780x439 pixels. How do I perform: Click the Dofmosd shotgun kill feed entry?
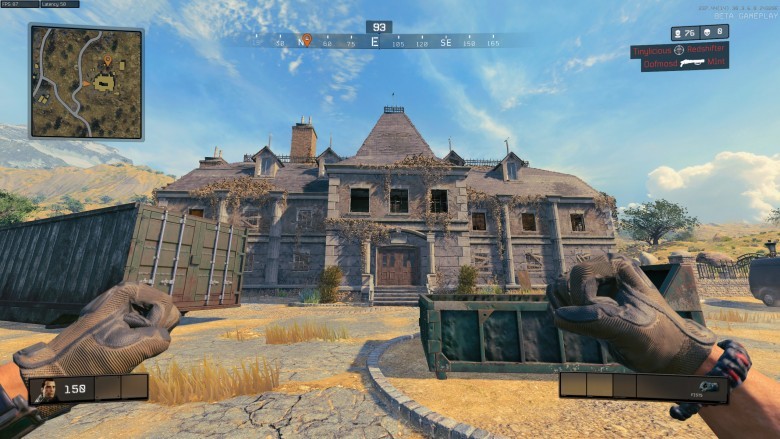[685, 64]
